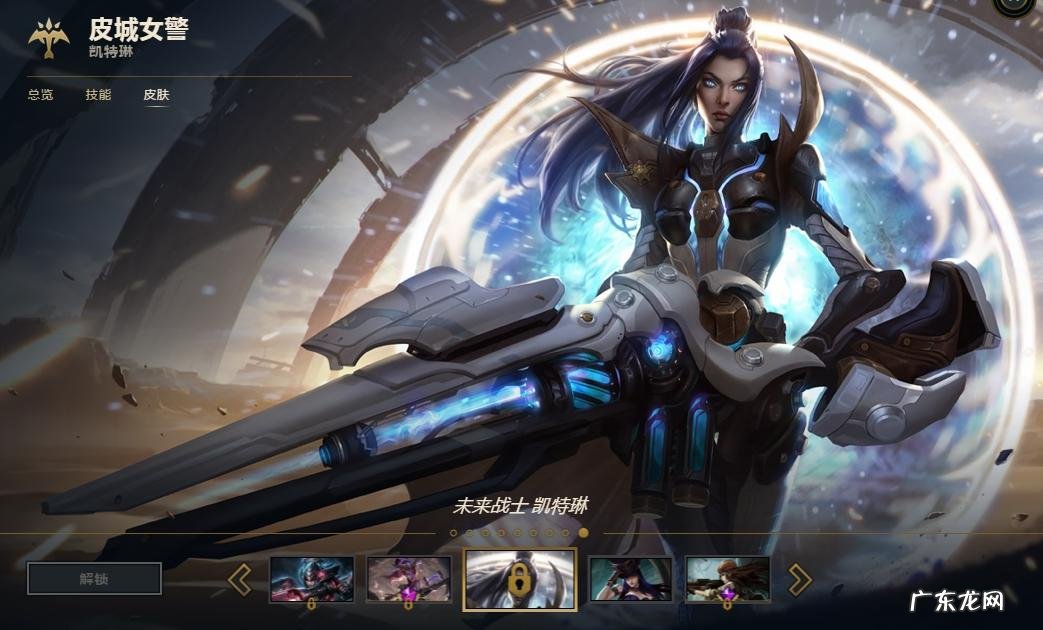
Task: Select the dark-haired hat skin thumbnail
Action: [x=630, y=578]
